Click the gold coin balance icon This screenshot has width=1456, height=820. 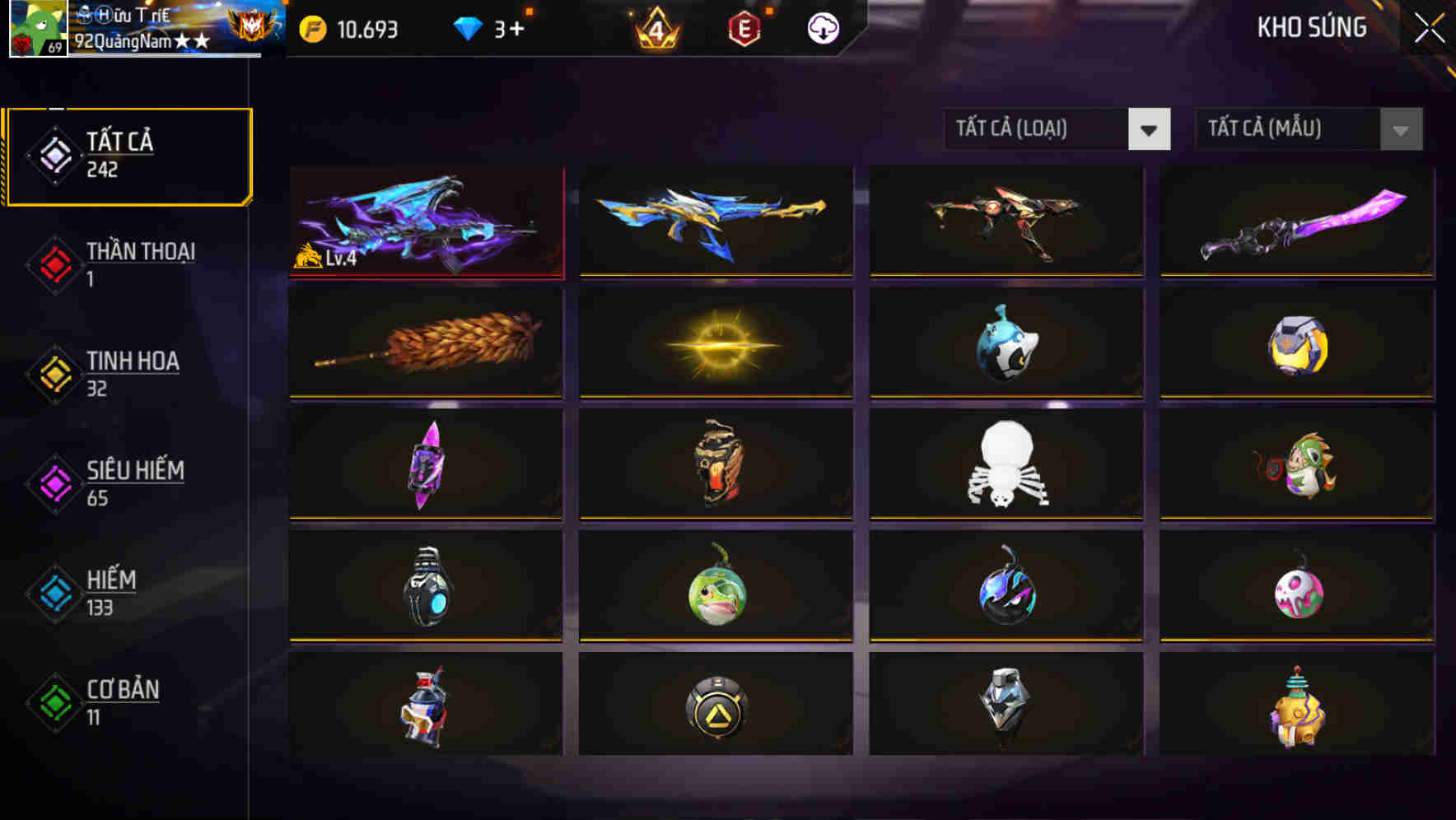[315, 28]
